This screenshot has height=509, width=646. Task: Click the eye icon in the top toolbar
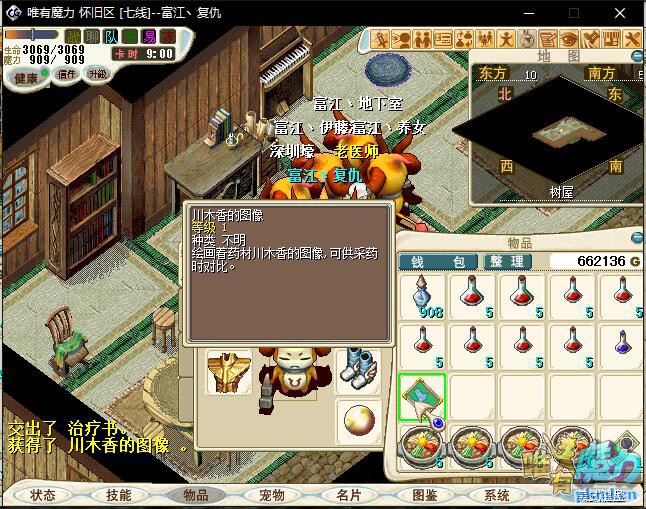[570, 39]
